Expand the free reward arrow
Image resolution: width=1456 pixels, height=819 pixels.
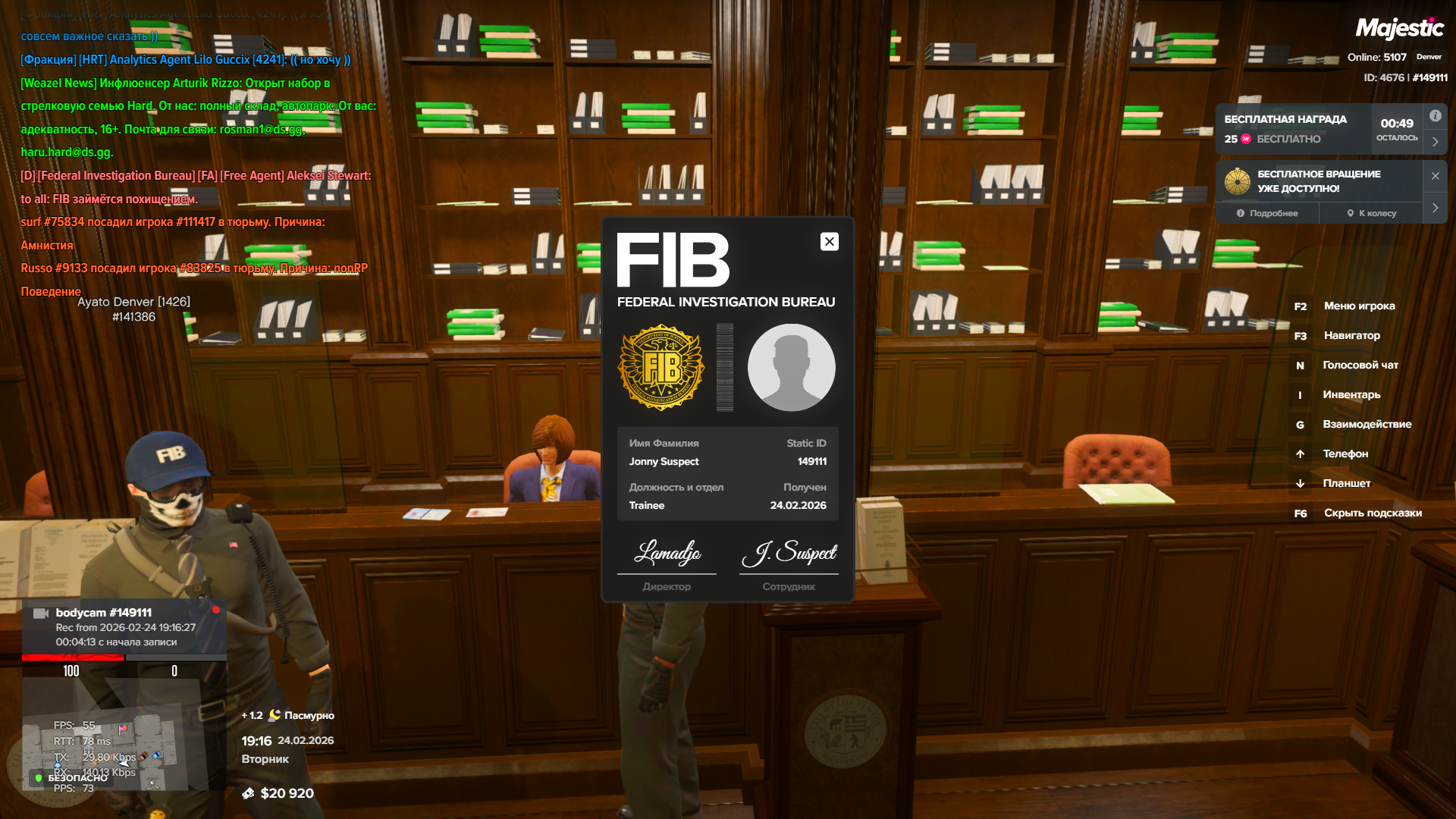coord(1435,142)
